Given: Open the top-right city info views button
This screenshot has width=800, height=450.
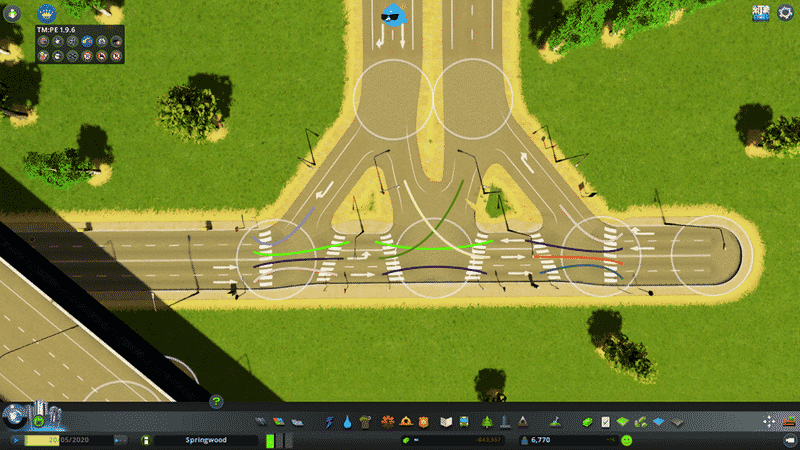Looking at the screenshot, I should pos(762,12).
